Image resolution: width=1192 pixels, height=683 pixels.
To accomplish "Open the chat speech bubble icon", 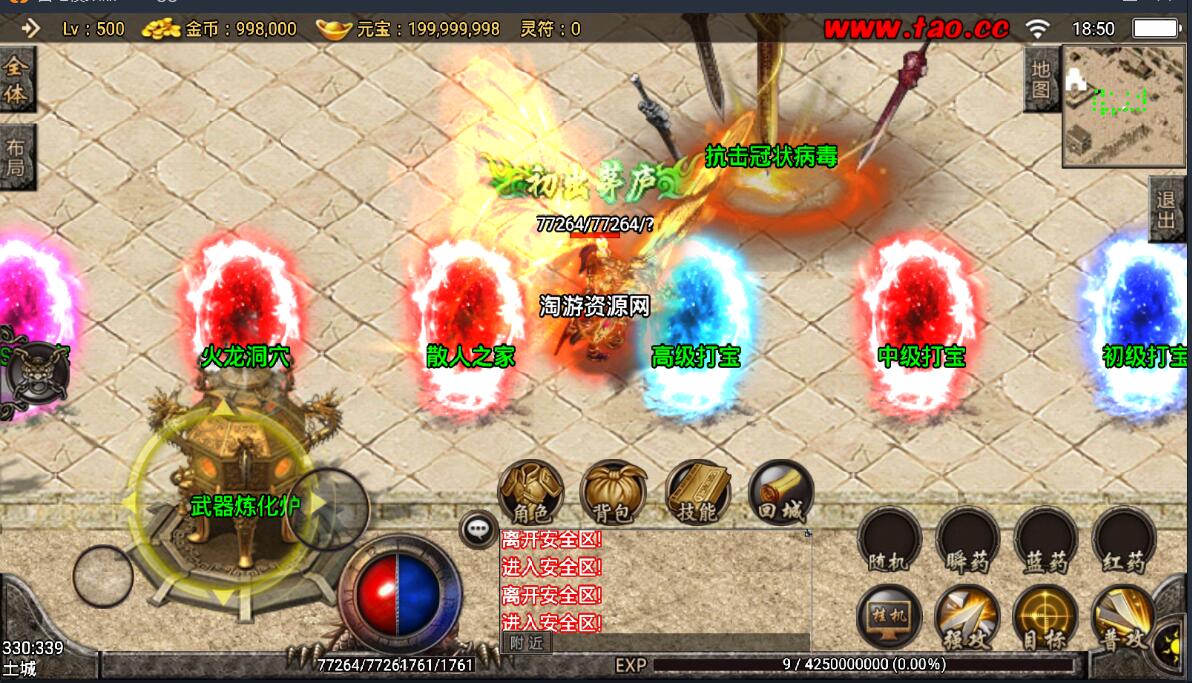I will [x=478, y=529].
